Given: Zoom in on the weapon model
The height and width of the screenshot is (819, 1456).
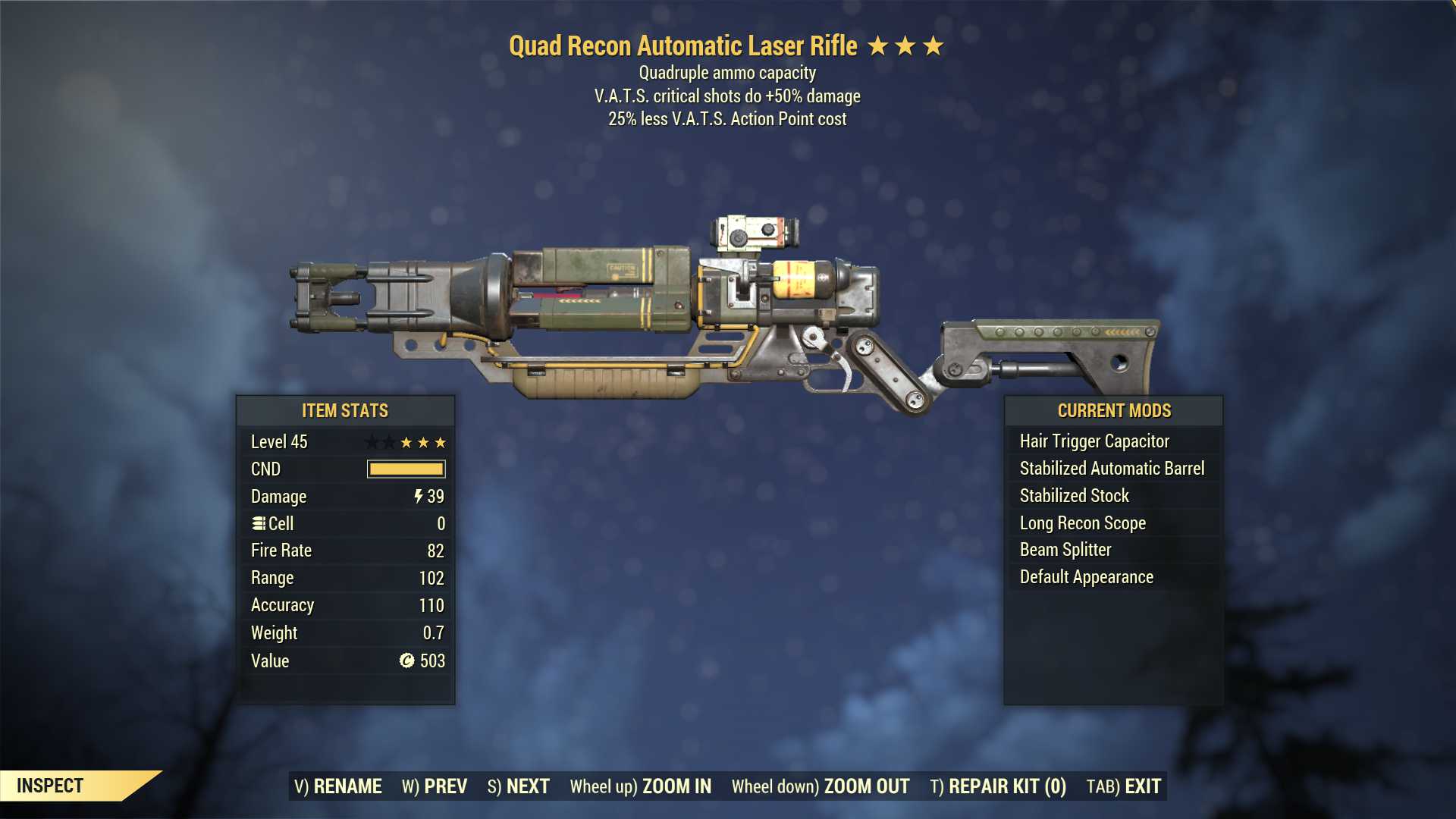Looking at the screenshot, I should [641, 786].
